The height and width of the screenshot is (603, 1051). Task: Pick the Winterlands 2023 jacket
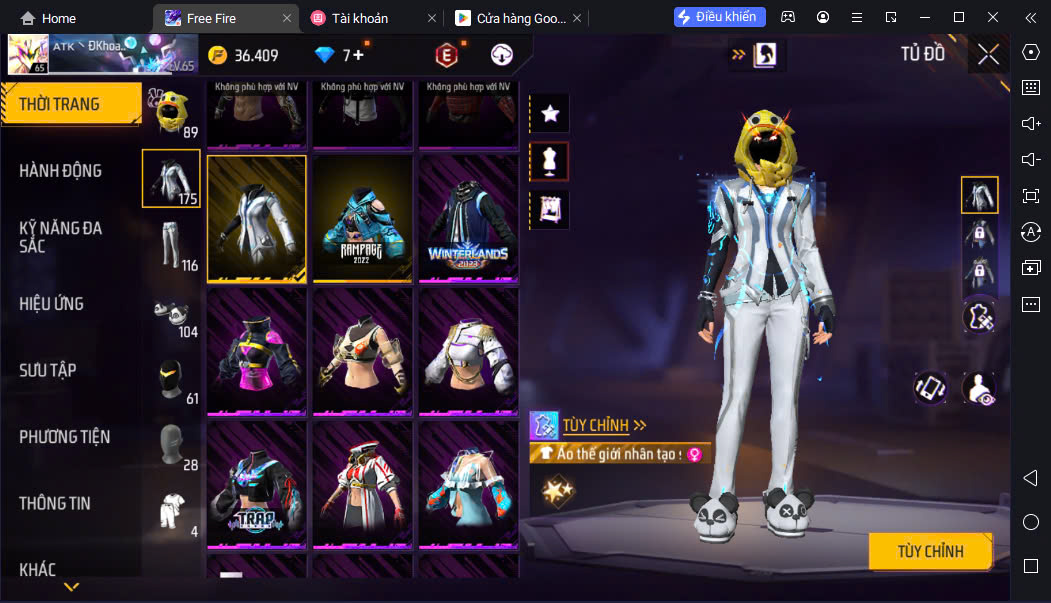pos(468,219)
